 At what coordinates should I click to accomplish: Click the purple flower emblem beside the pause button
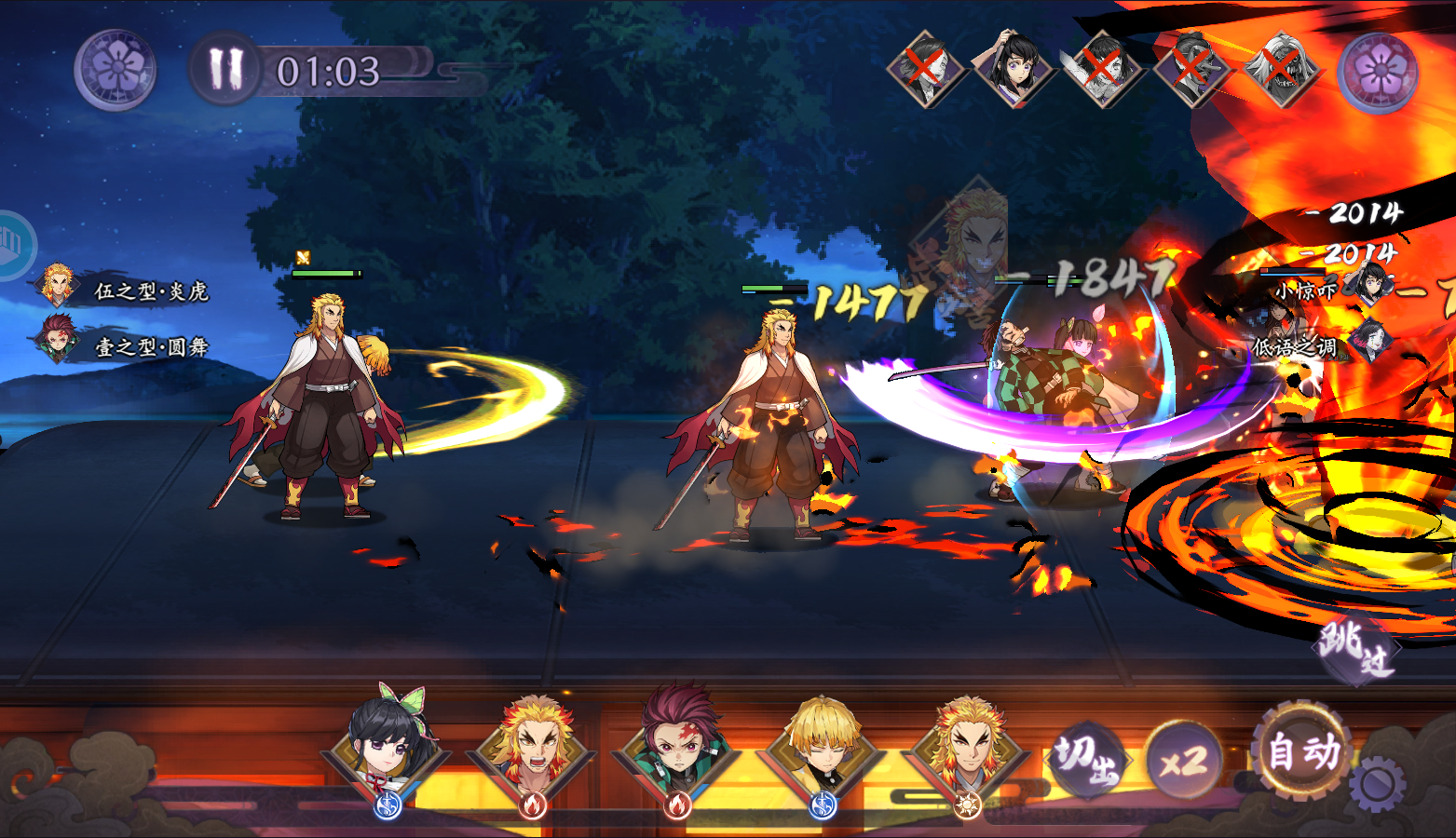point(116,70)
